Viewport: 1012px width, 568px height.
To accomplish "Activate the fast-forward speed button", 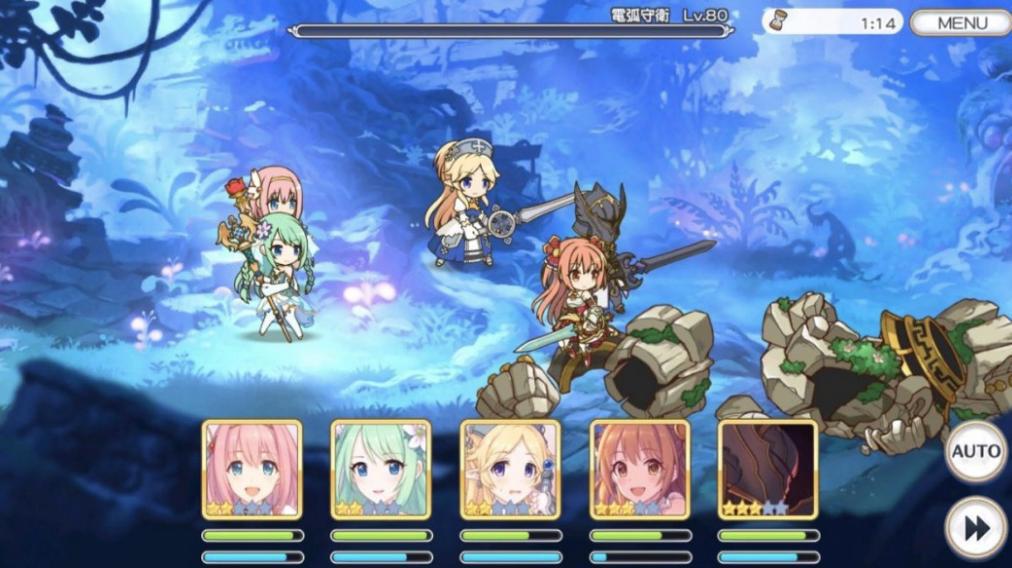I will 975,527.
